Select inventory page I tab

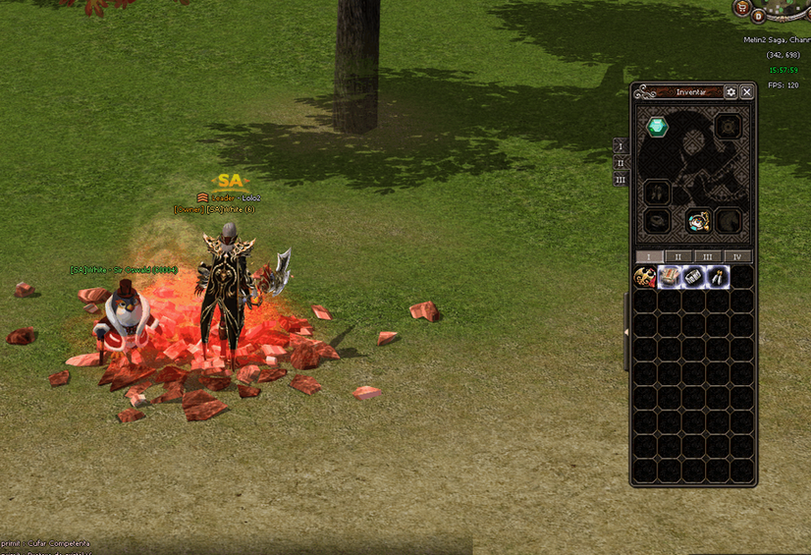pos(649,257)
